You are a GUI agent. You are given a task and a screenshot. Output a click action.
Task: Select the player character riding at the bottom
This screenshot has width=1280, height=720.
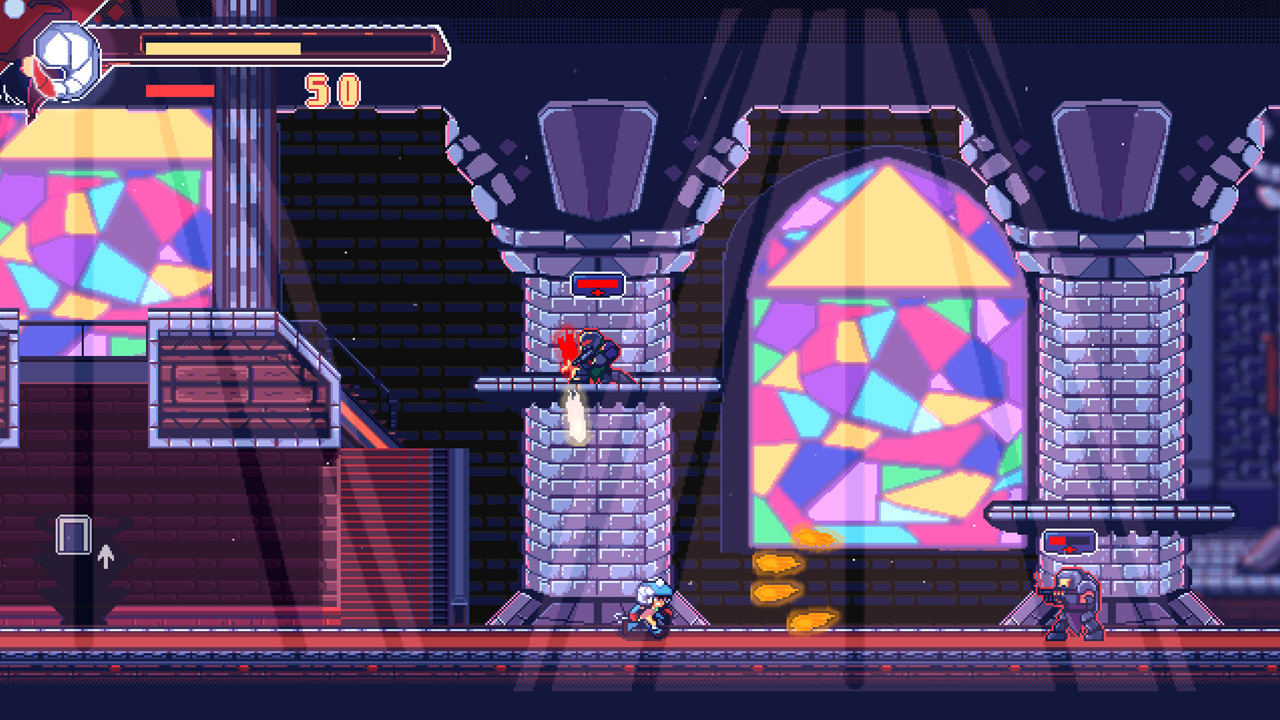click(647, 605)
